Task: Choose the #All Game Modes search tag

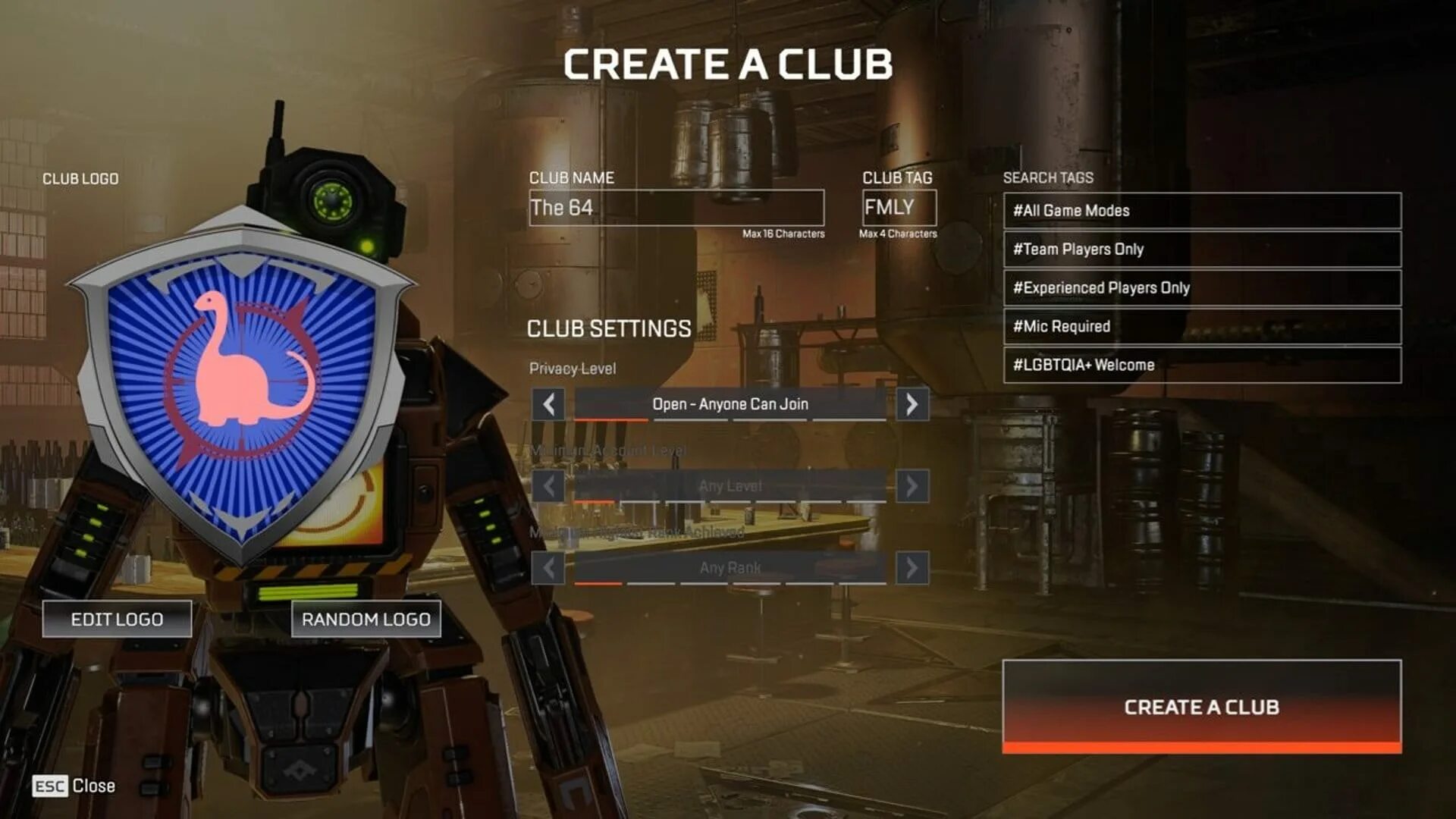Action: pos(1202,211)
